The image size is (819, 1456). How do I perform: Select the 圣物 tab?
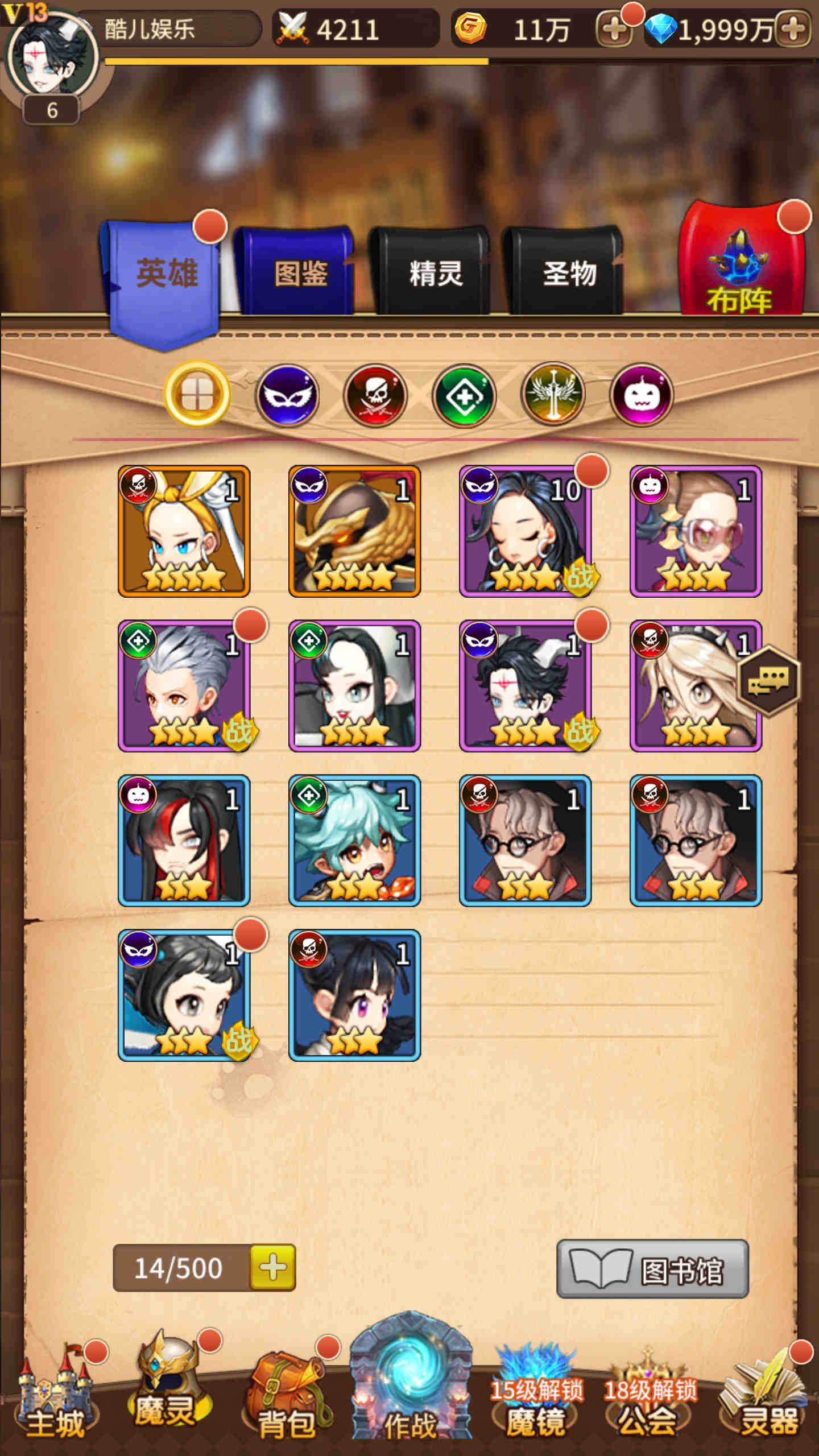pyautogui.click(x=569, y=273)
